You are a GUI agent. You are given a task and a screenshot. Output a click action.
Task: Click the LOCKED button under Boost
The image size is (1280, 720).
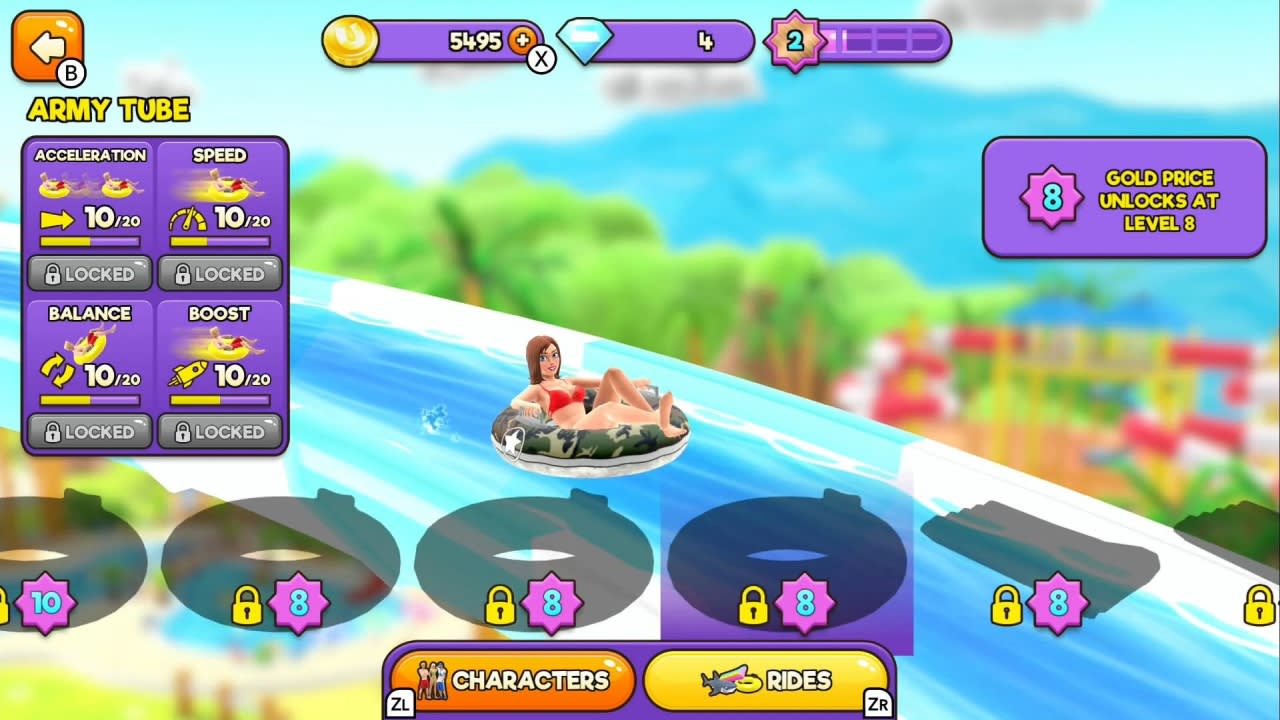(220, 432)
